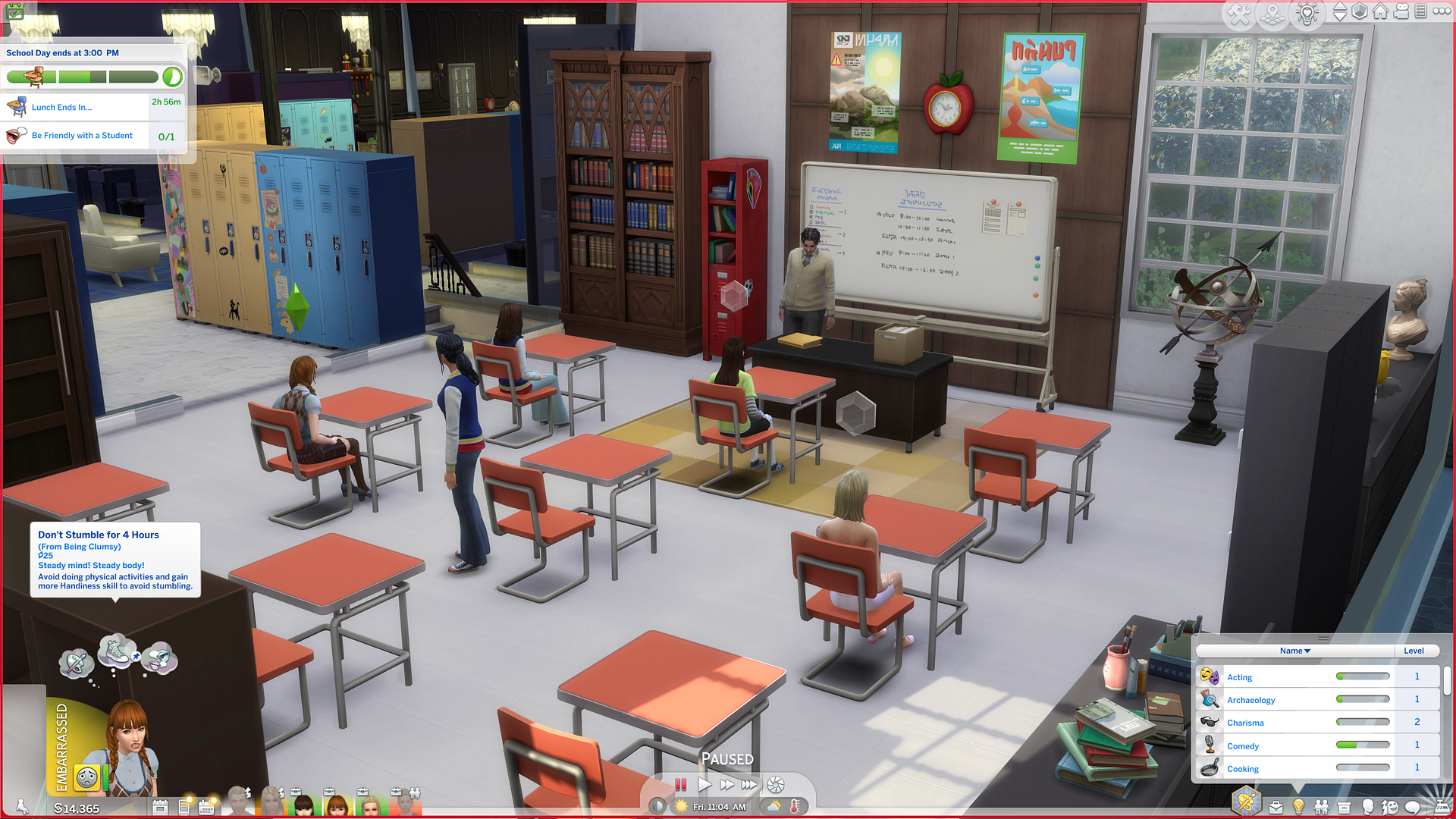This screenshot has height=819, width=1456.
Task: Set game speed to fast forward
Action: point(726,785)
